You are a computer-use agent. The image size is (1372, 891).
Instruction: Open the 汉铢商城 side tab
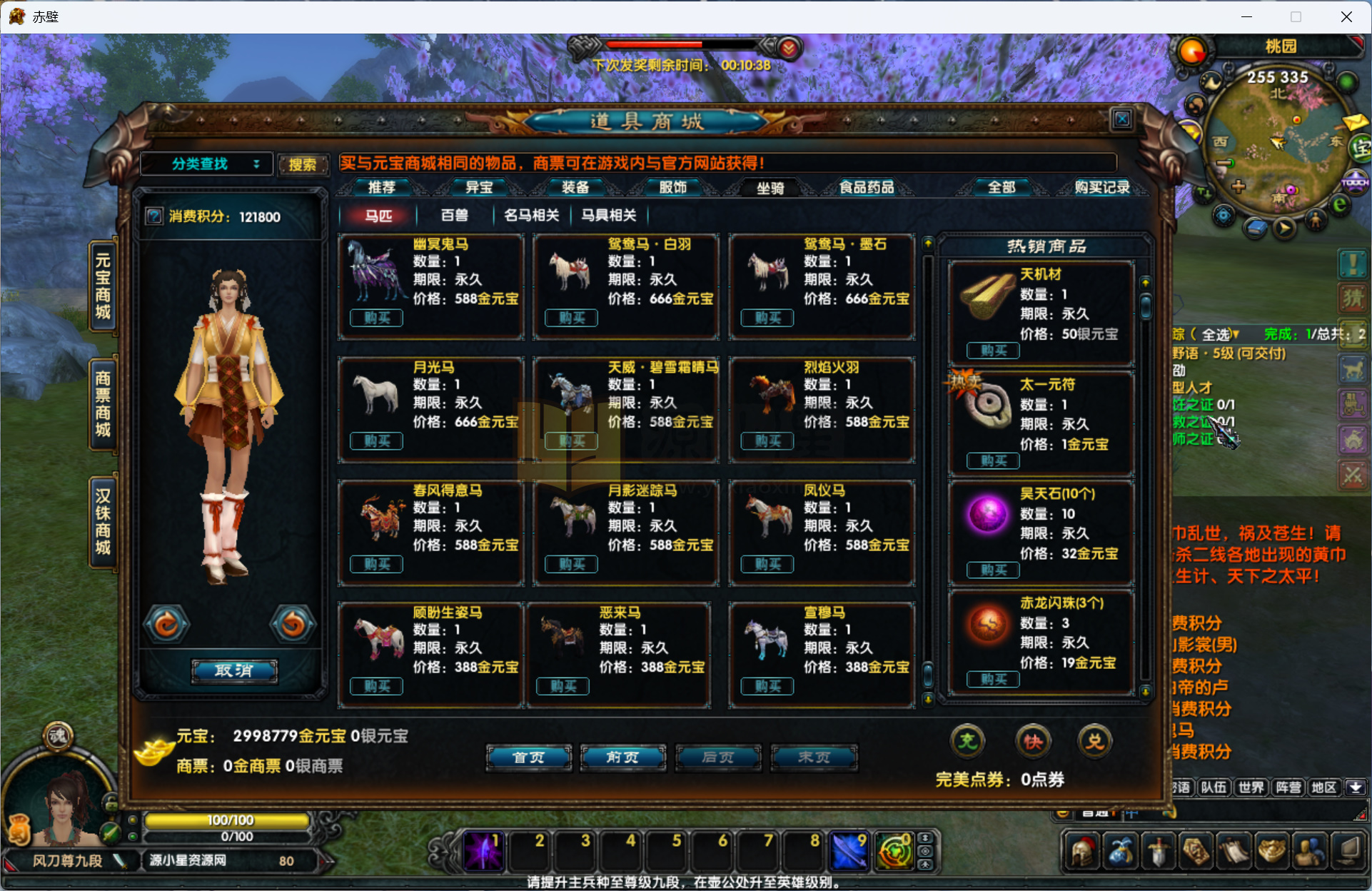tap(104, 521)
